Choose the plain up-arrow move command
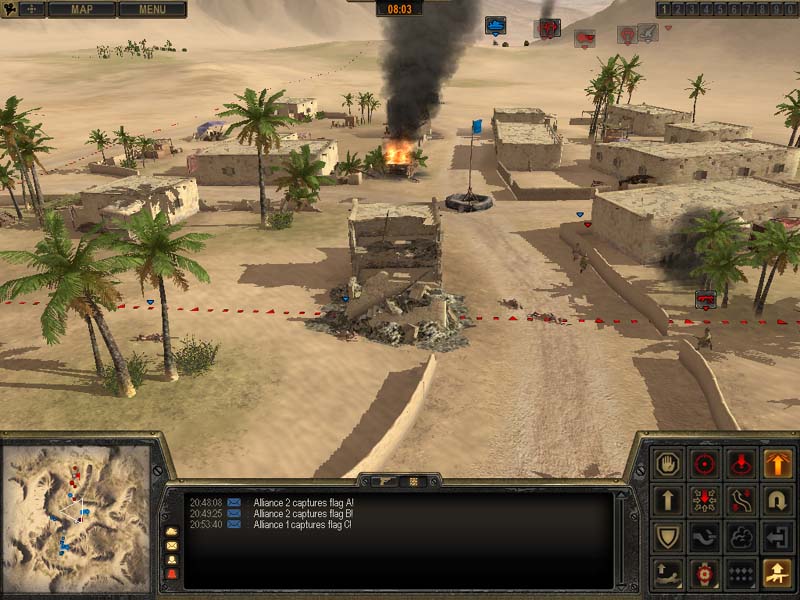This screenshot has width=800, height=600. click(x=667, y=500)
